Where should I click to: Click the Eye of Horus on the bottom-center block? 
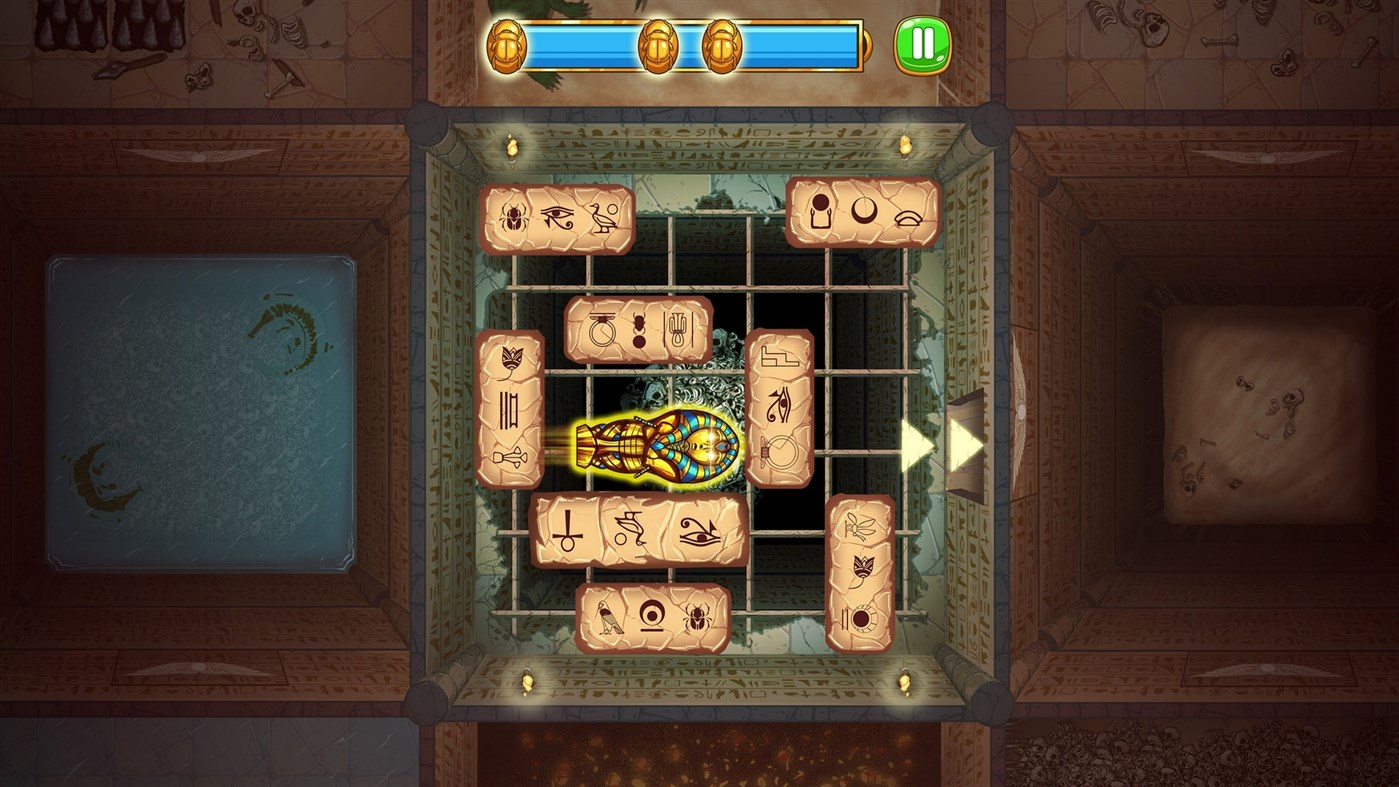[697, 531]
